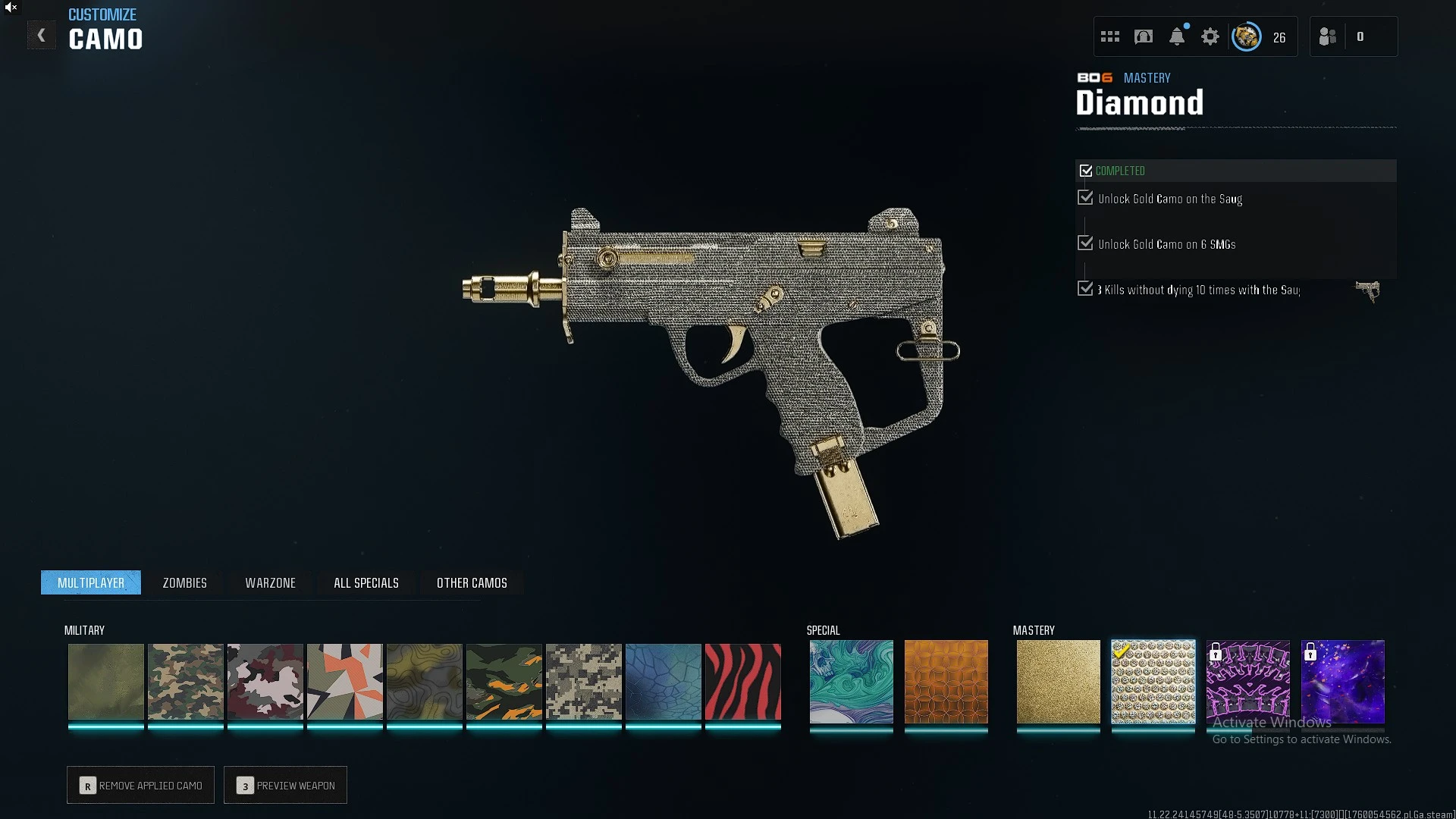Open the Warzone camo tab
This screenshot has width=1456, height=819.
[x=270, y=582]
